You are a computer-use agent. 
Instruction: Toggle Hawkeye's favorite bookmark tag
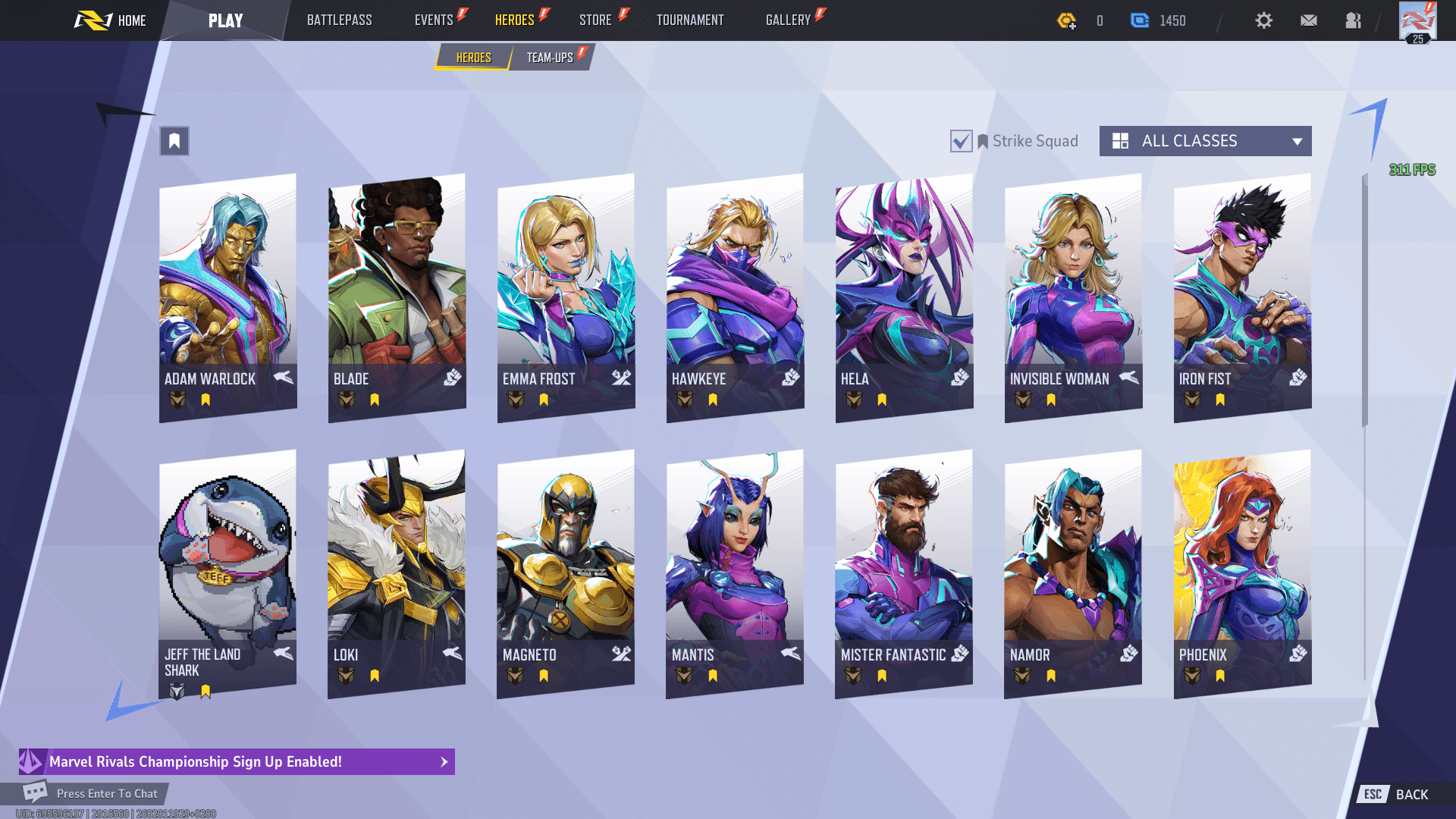[711, 399]
